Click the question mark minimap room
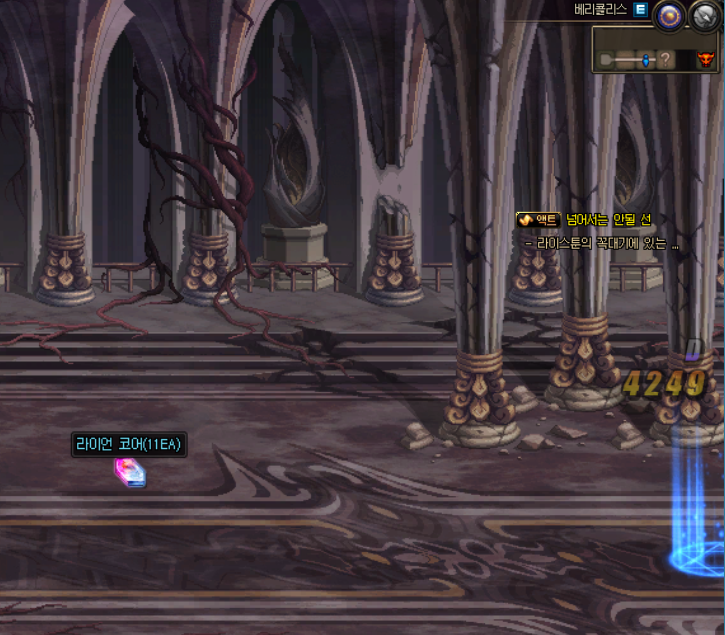The width and height of the screenshot is (725, 635). pyautogui.click(x=666, y=61)
